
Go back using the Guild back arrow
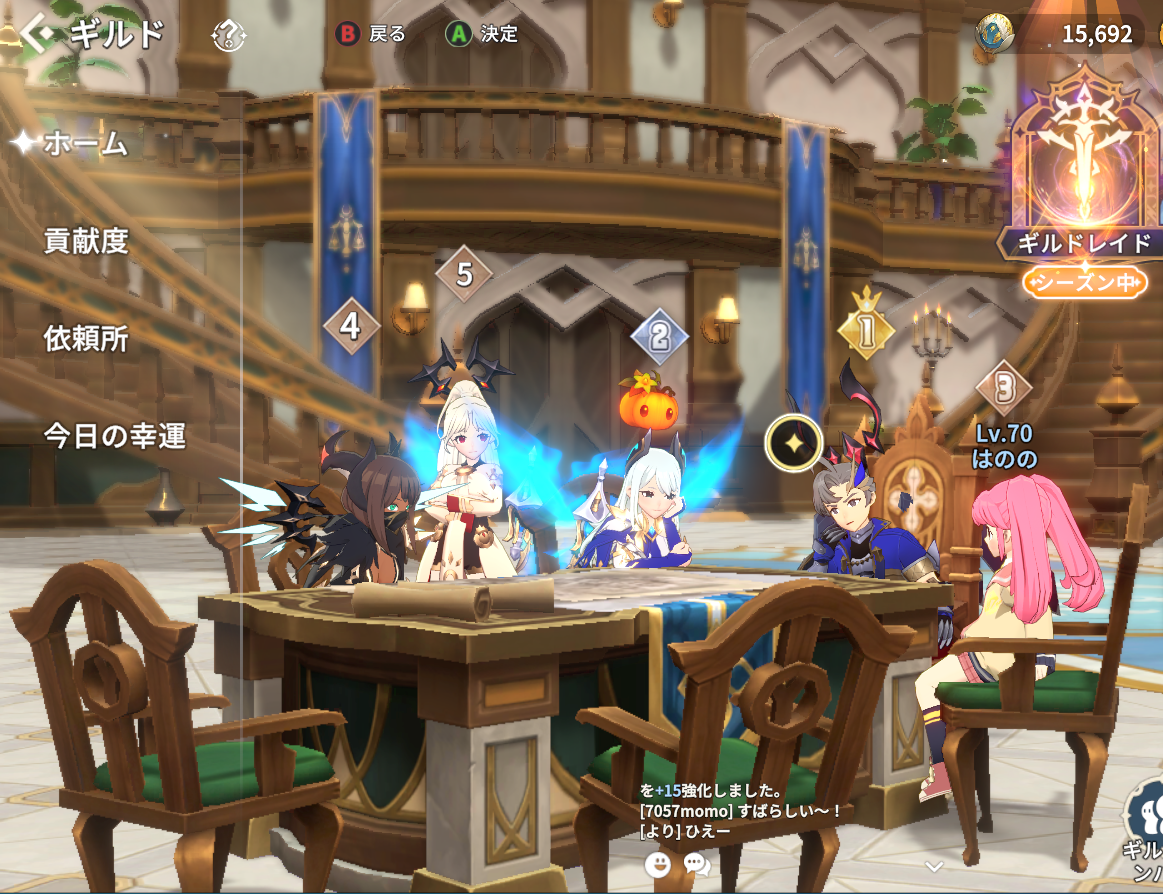[x=38, y=35]
